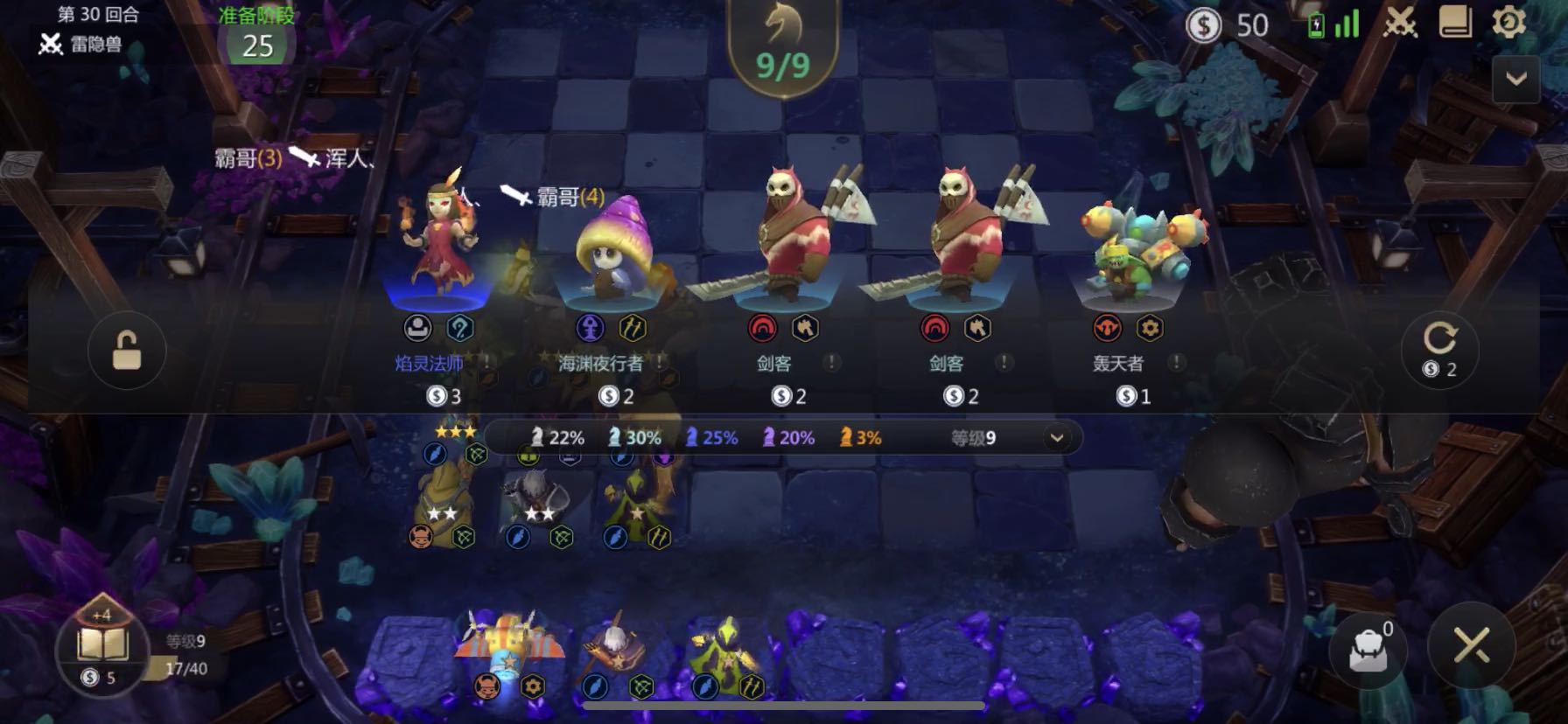Refresh the shop for 2 gold

1440,349
